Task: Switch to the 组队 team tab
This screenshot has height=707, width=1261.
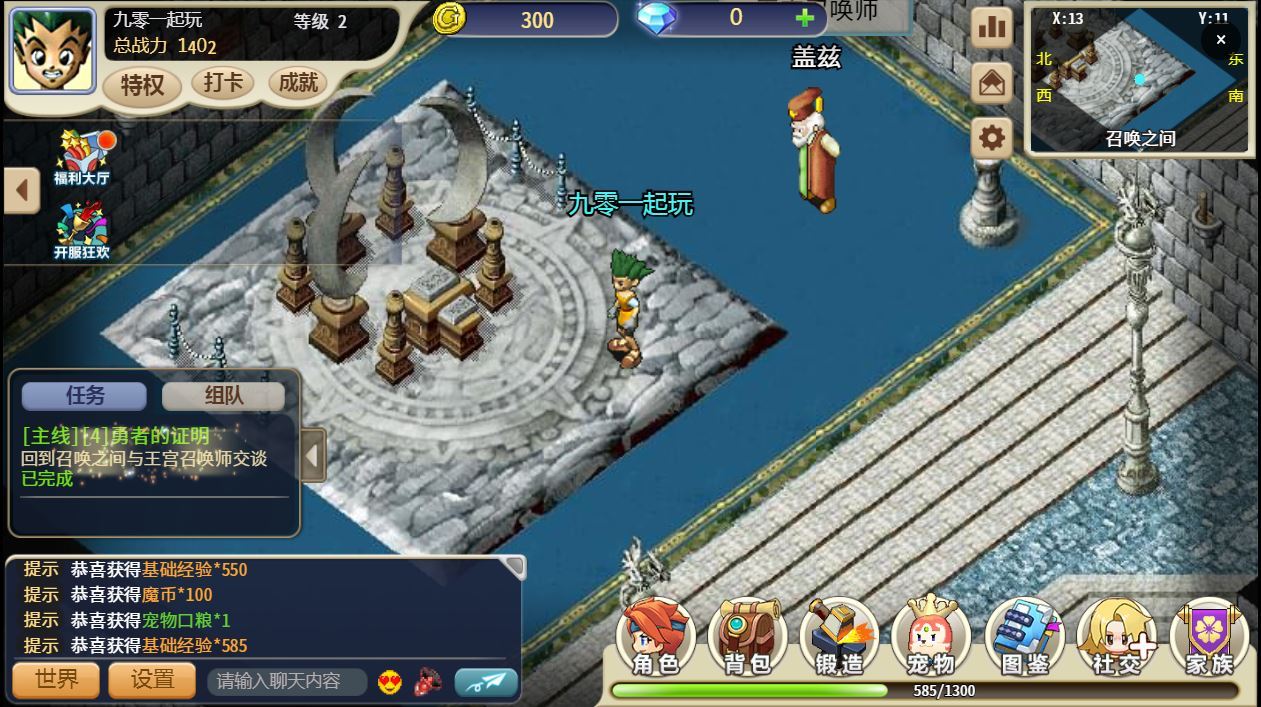Action: pyautogui.click(x=224, y=396)
